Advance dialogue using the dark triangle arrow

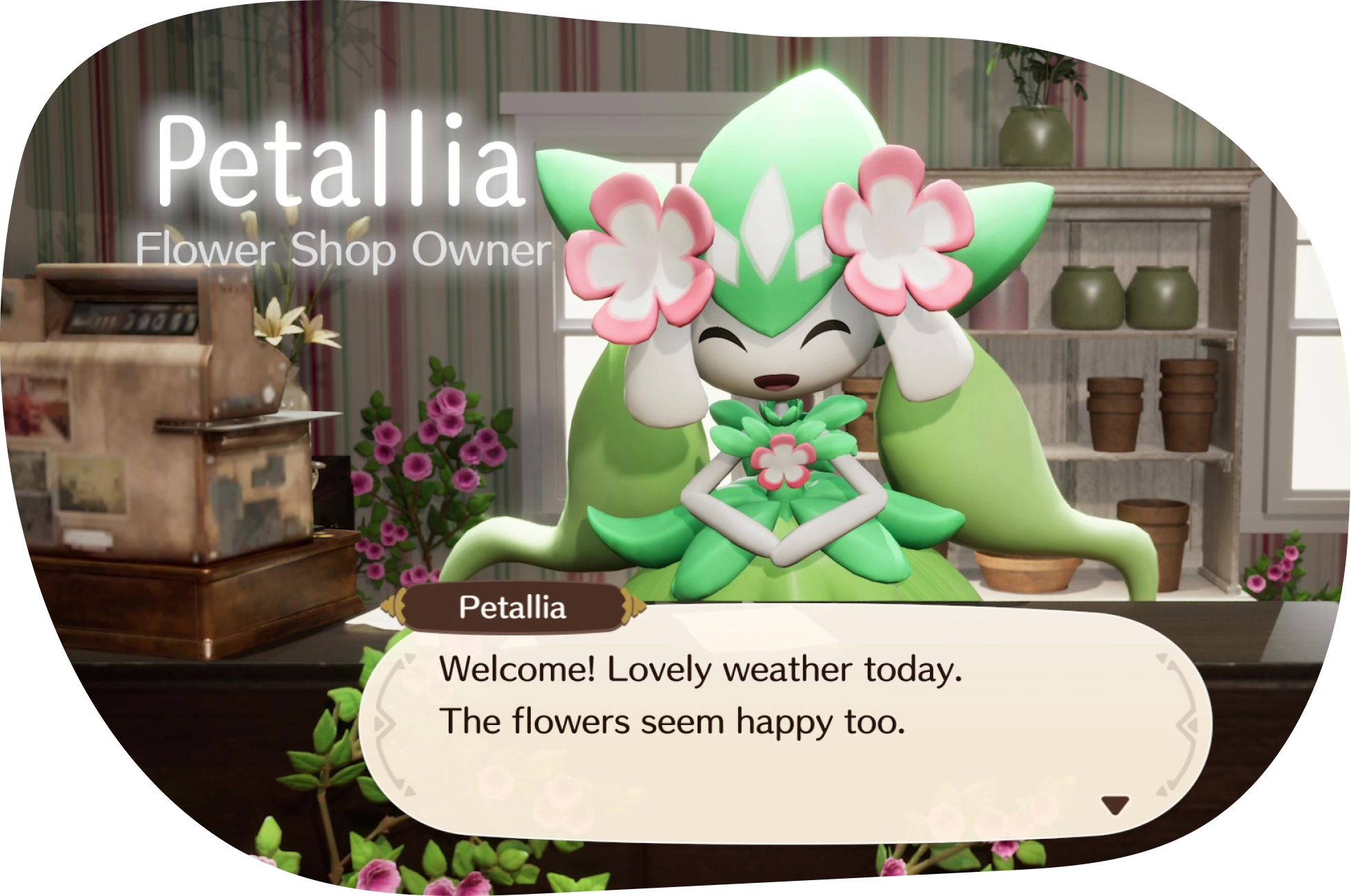pos(1117,804)
